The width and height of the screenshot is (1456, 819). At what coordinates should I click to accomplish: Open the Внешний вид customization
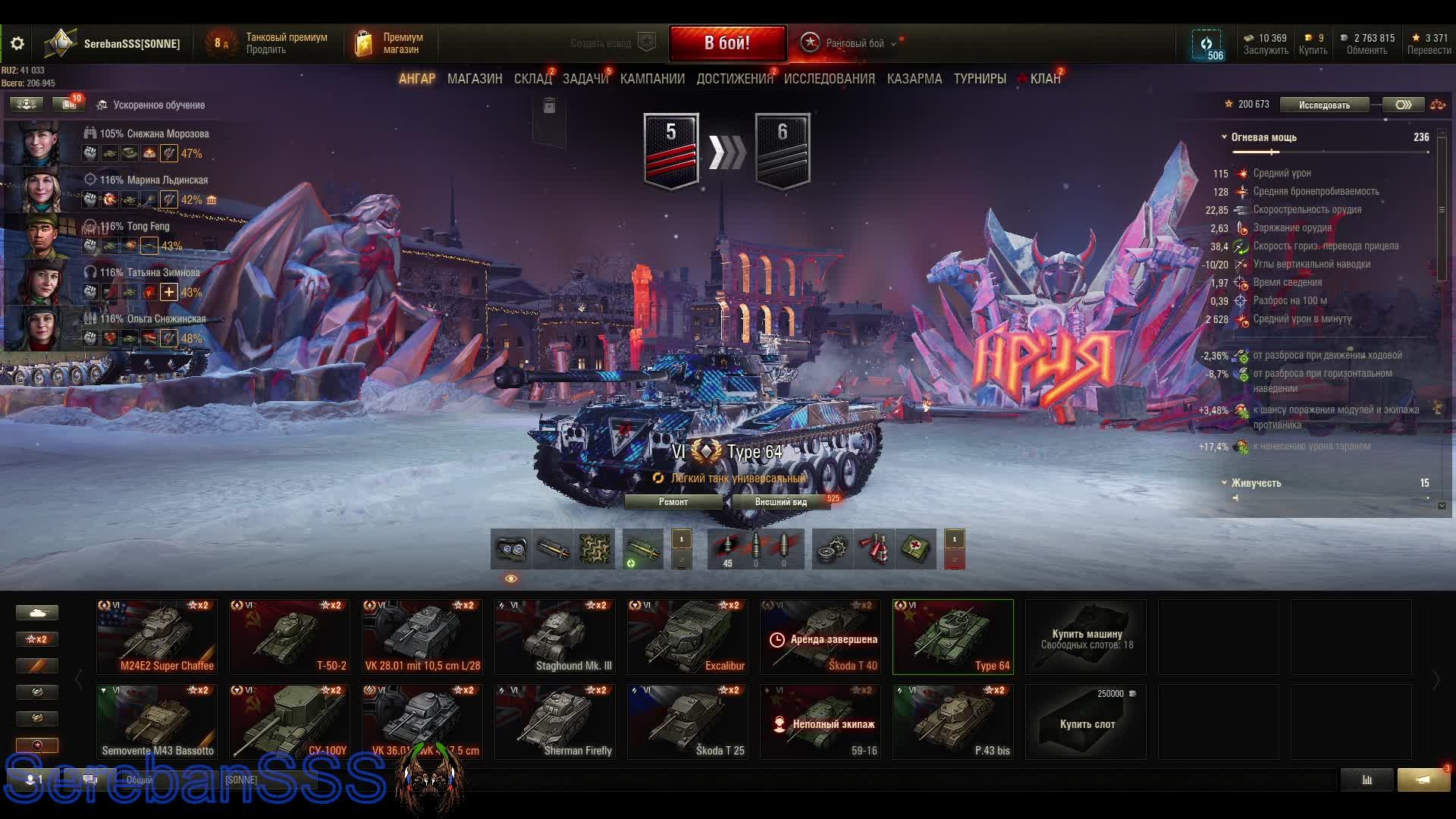(x=780, y=502)
